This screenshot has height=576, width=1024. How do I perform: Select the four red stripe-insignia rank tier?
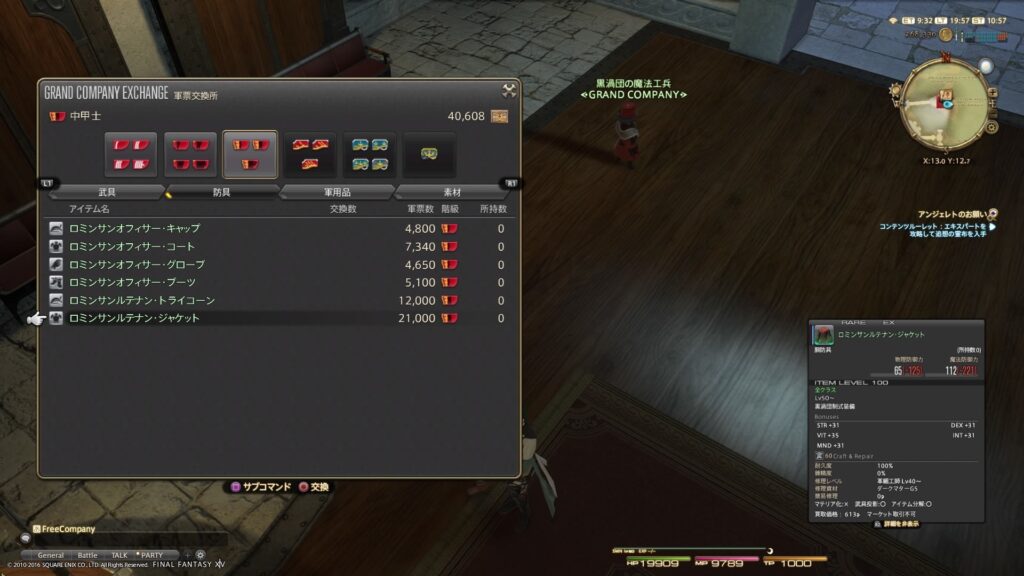[131, 154]
